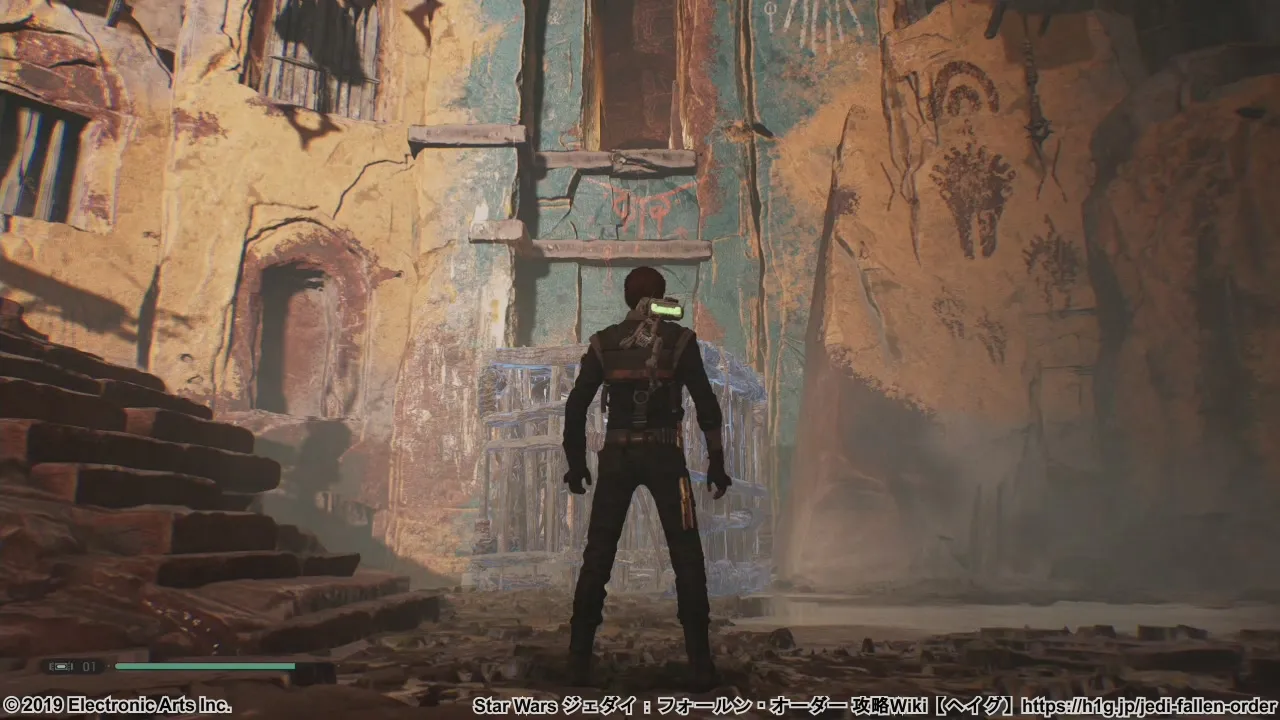Select the stim canister icon
This screenshot has width=1280, height=720.
click(x=59, y=666)
